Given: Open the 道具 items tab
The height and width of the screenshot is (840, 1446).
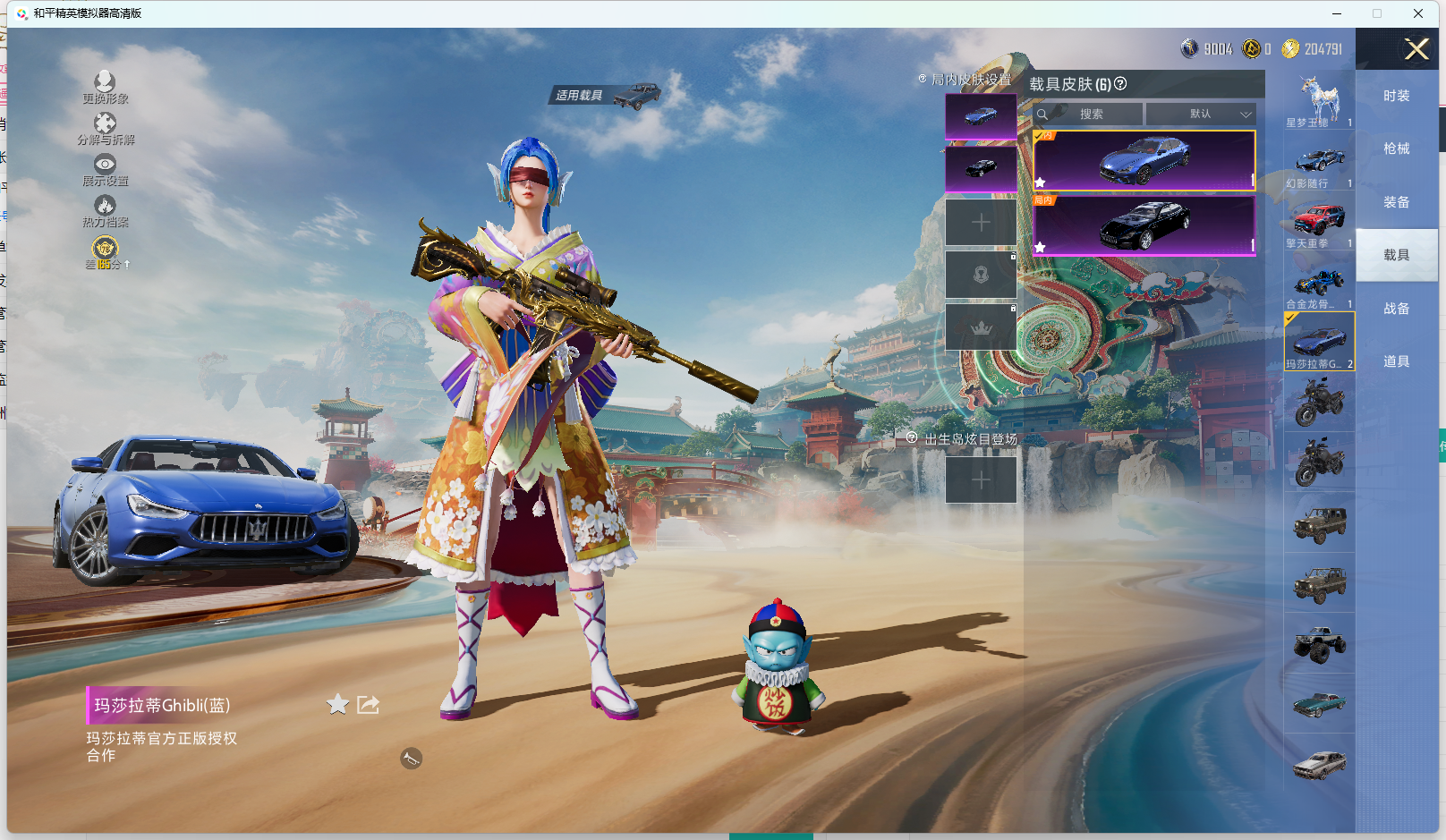Looking at the screenshot, I should point(1396,362).
